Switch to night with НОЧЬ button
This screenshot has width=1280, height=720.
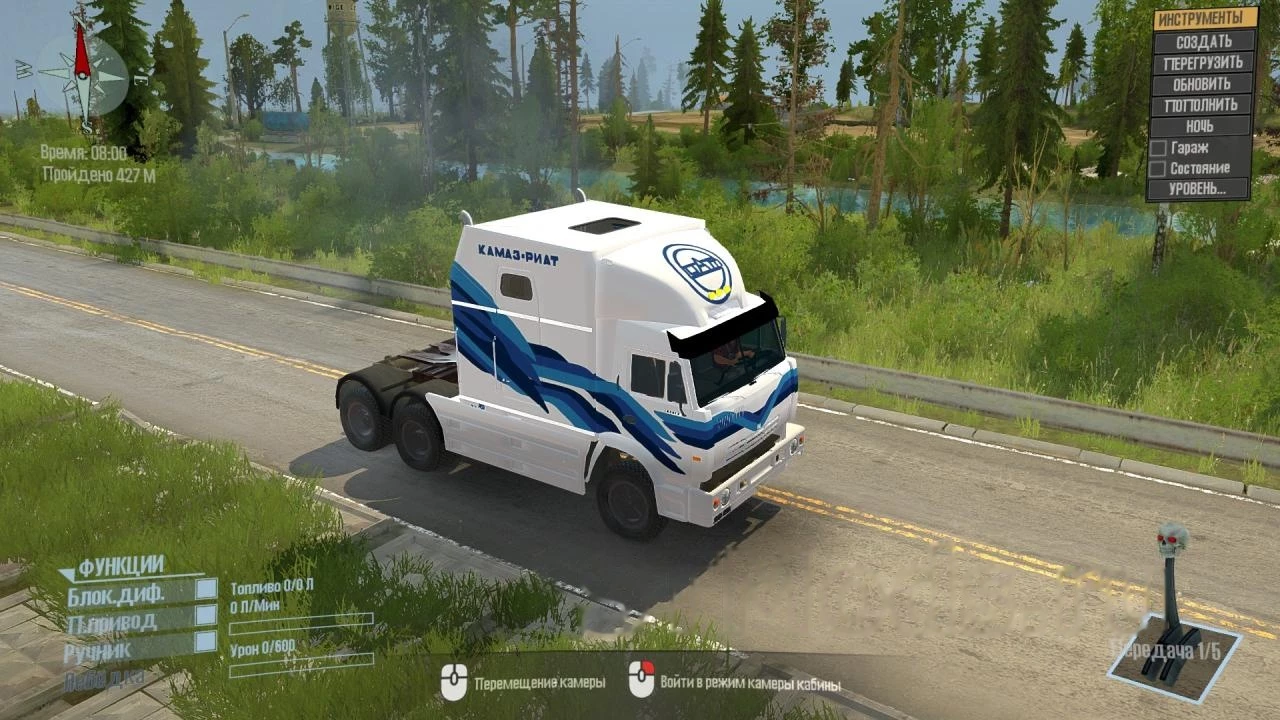pos(1204,126)
